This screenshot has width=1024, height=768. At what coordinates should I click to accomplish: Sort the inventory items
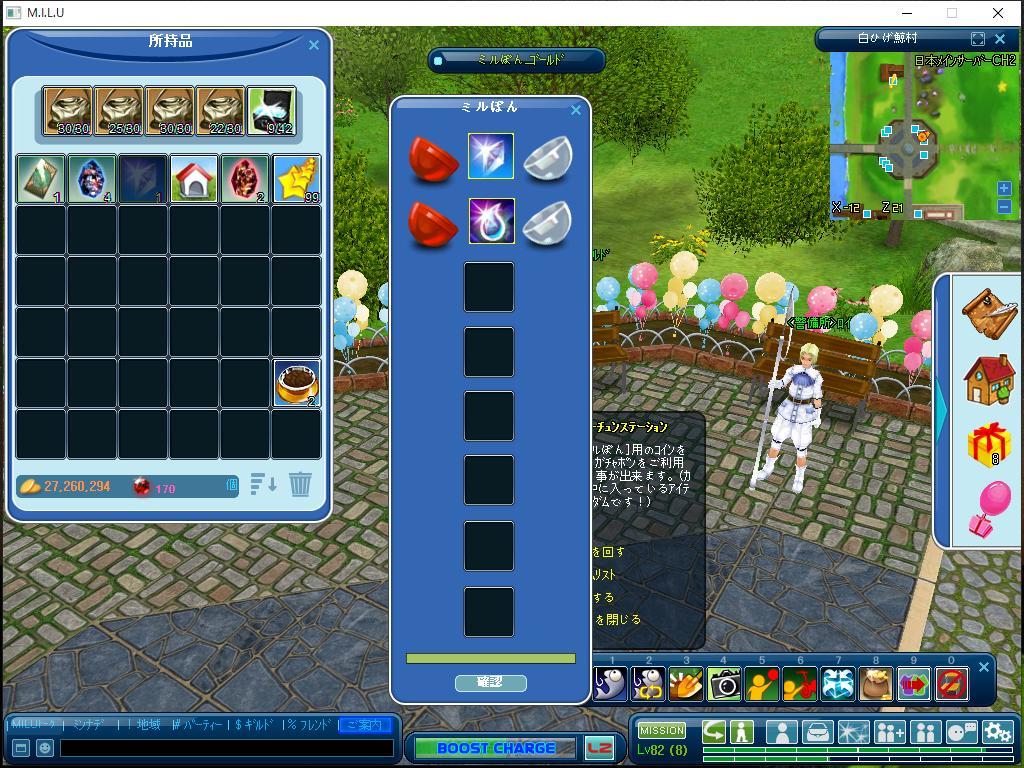coord(263,485)
